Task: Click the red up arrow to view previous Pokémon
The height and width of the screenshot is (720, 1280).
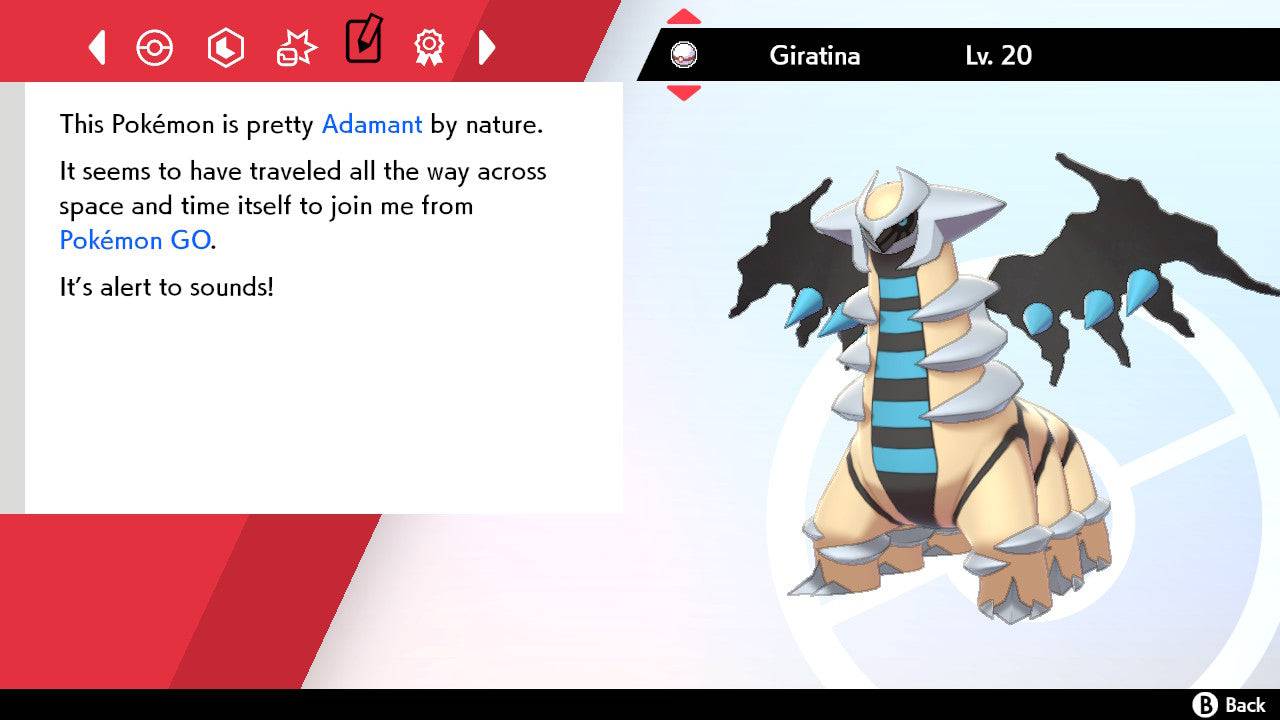Action: click(x=684, y=14)
